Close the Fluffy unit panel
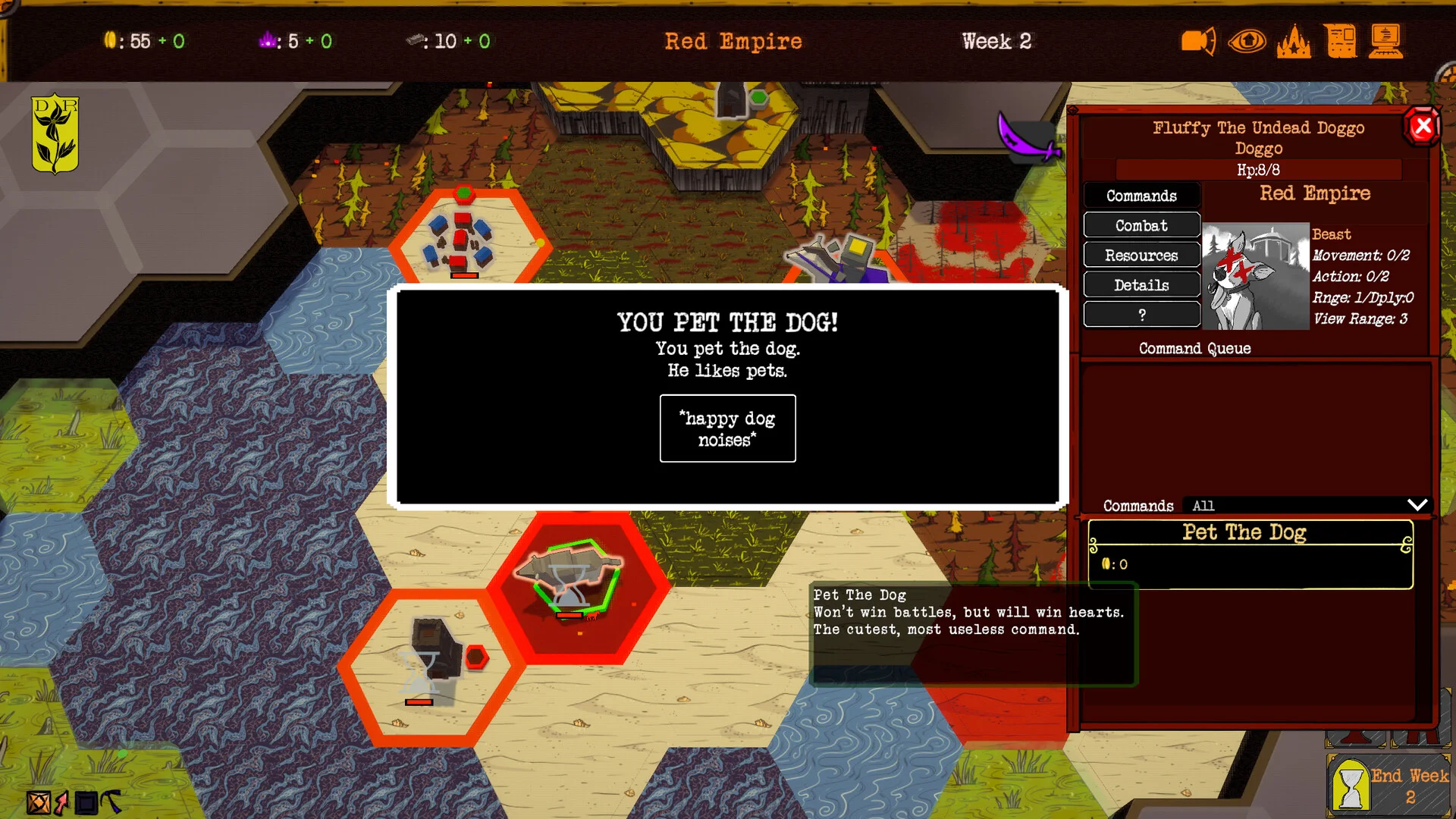This screenshot has height=819, width=1456. (1423, 126)
